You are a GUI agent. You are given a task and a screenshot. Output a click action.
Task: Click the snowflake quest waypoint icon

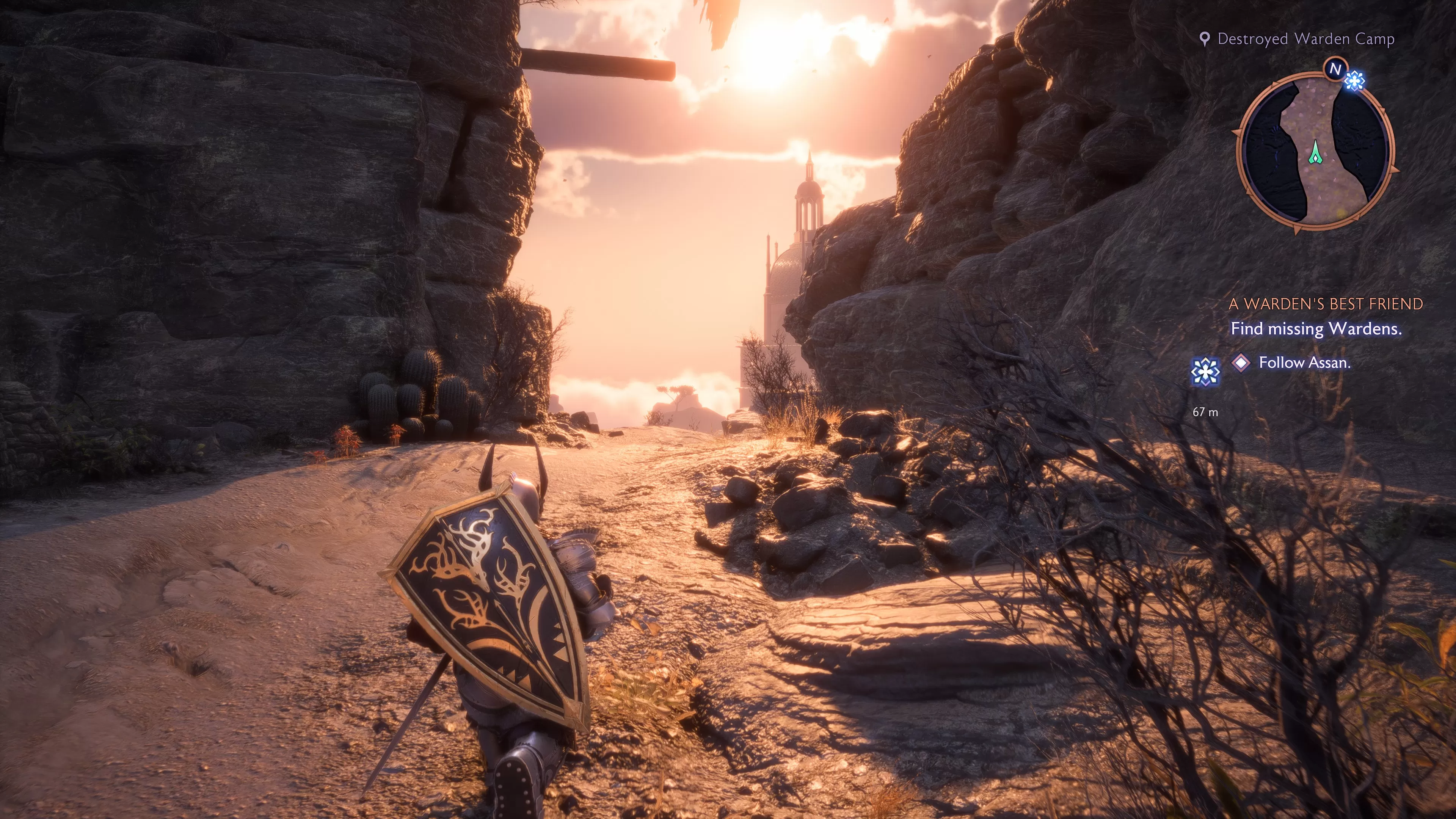tap(1205, 372)
